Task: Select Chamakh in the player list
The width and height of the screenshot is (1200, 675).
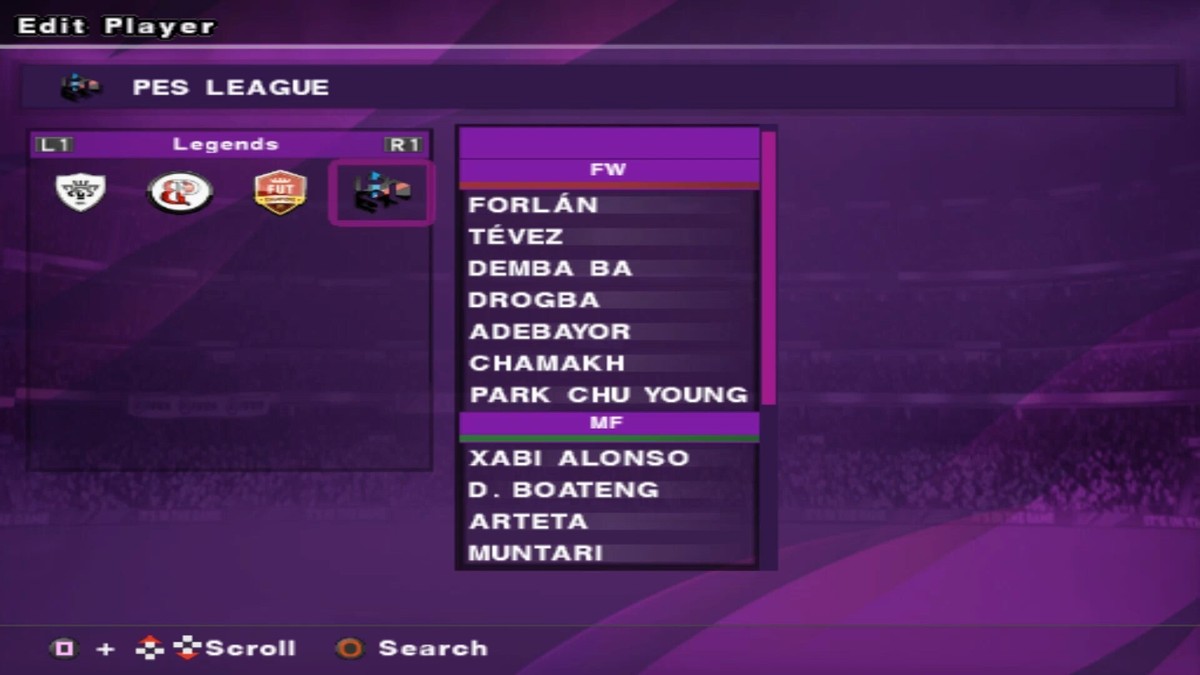Action: point(547,363)
